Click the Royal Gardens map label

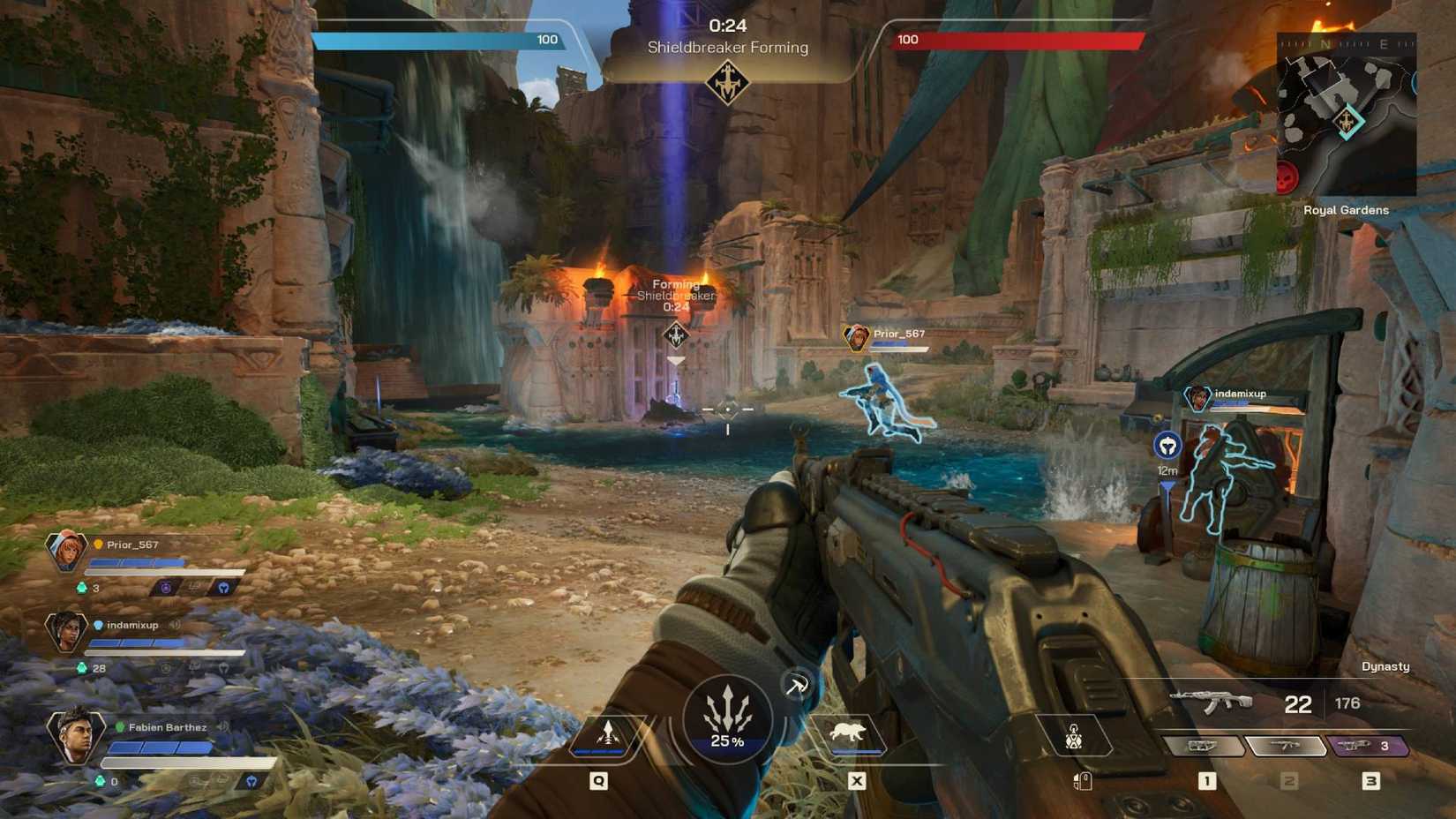pyautogui.click(x=1346, y=210)
